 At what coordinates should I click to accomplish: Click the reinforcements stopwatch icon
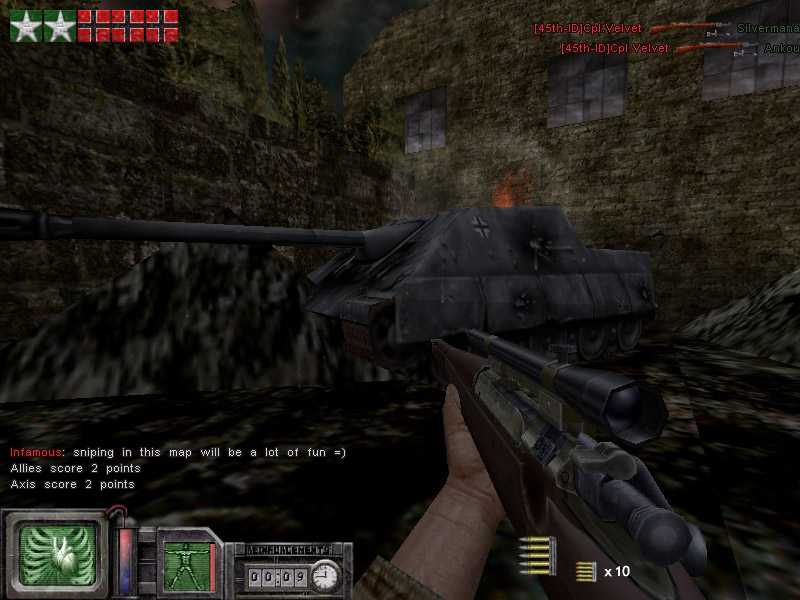(x=325, y=576)
